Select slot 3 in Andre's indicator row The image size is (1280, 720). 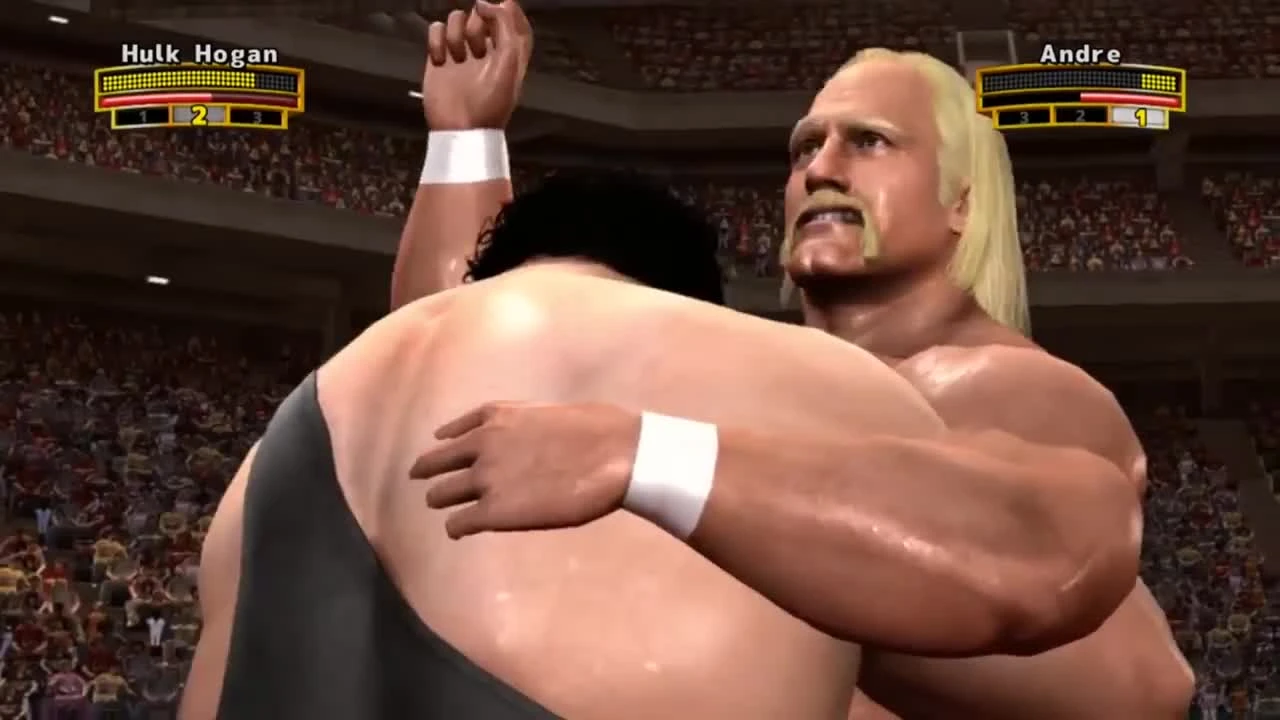tap(1022, 116)
